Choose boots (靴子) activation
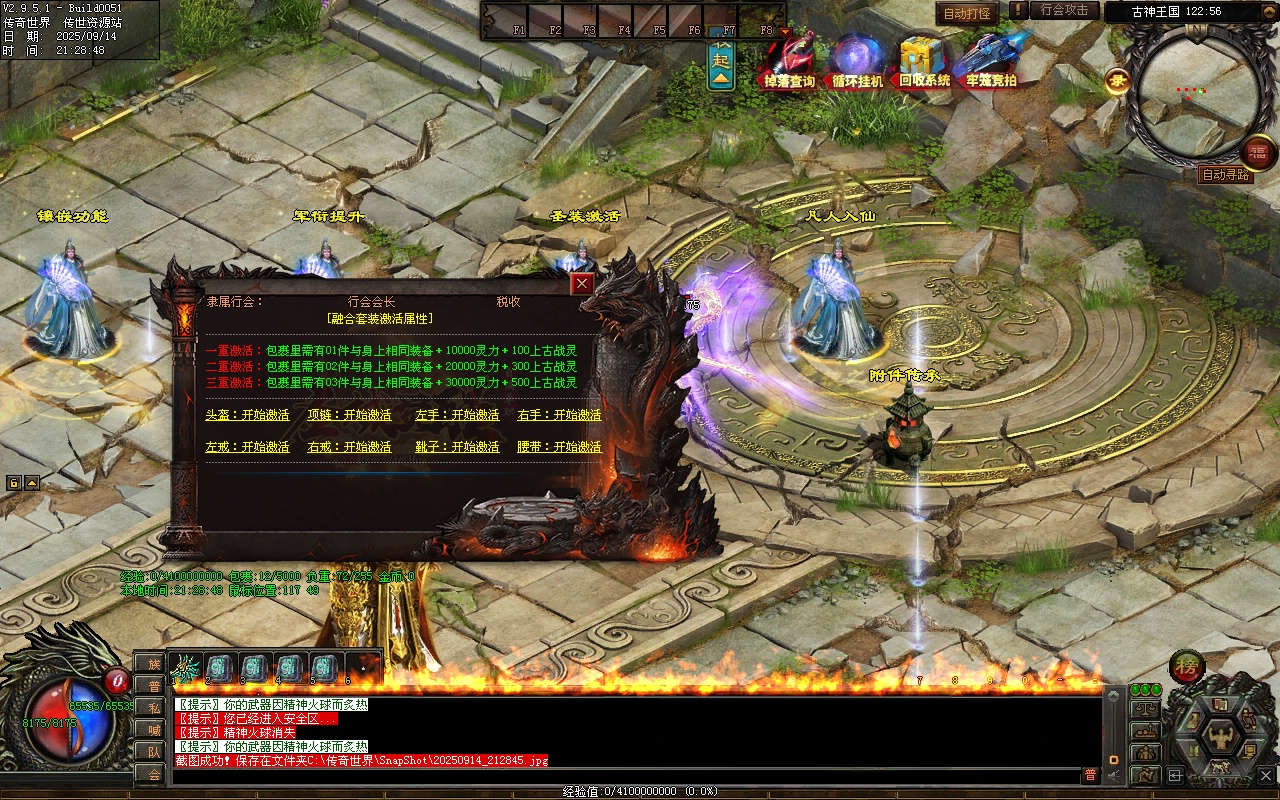1280x800 pixels. 457,447
